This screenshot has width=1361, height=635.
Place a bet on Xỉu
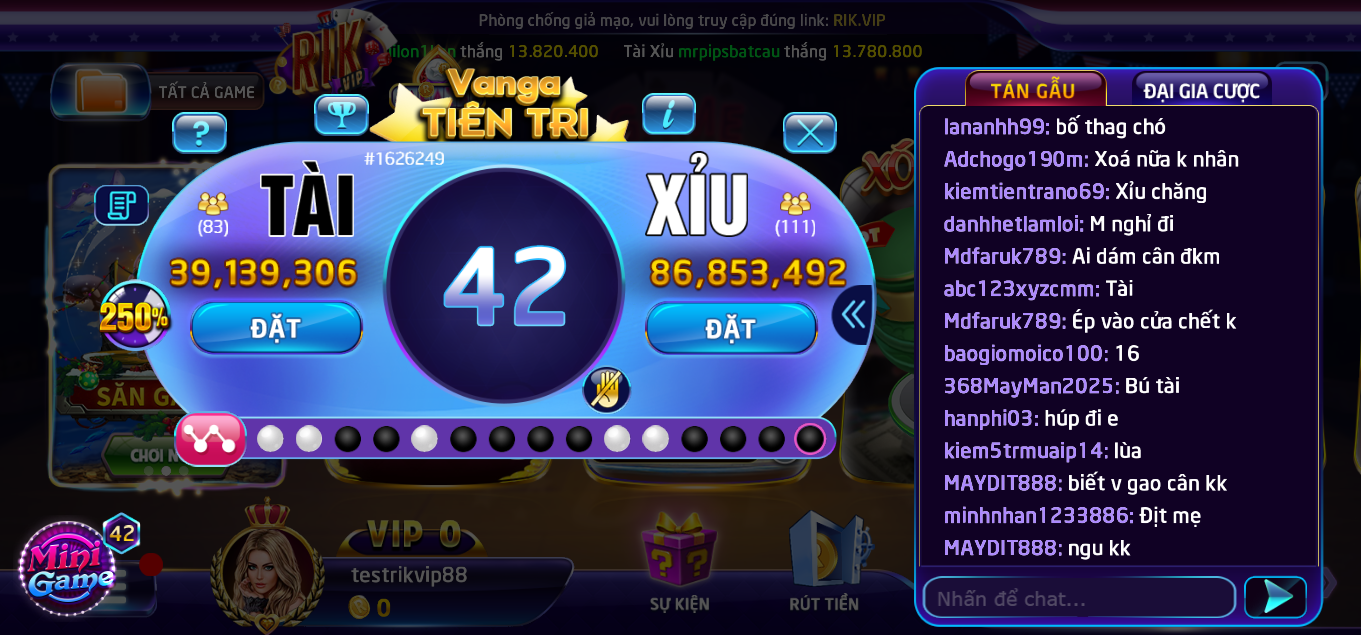point(731,328)
